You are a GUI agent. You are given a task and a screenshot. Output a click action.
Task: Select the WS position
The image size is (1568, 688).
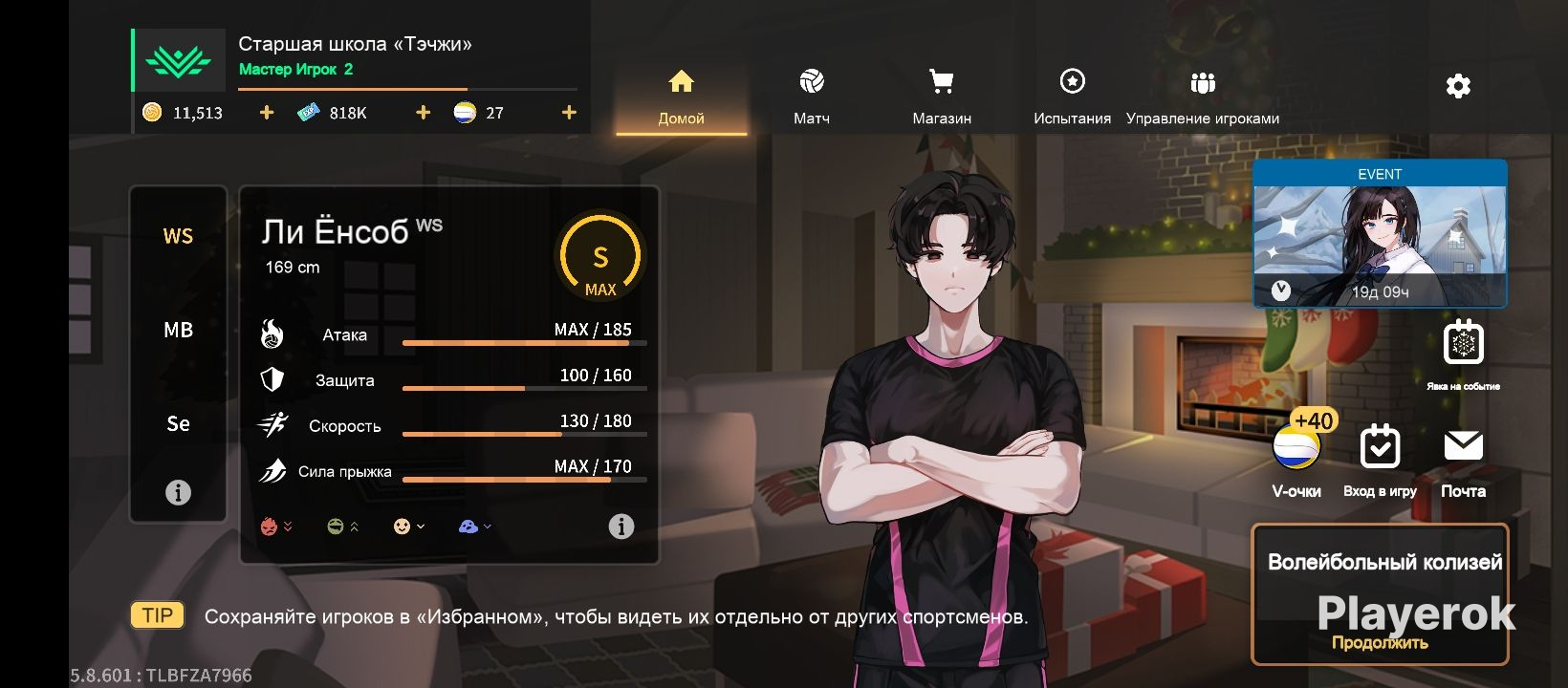click(x=178, y=236)
